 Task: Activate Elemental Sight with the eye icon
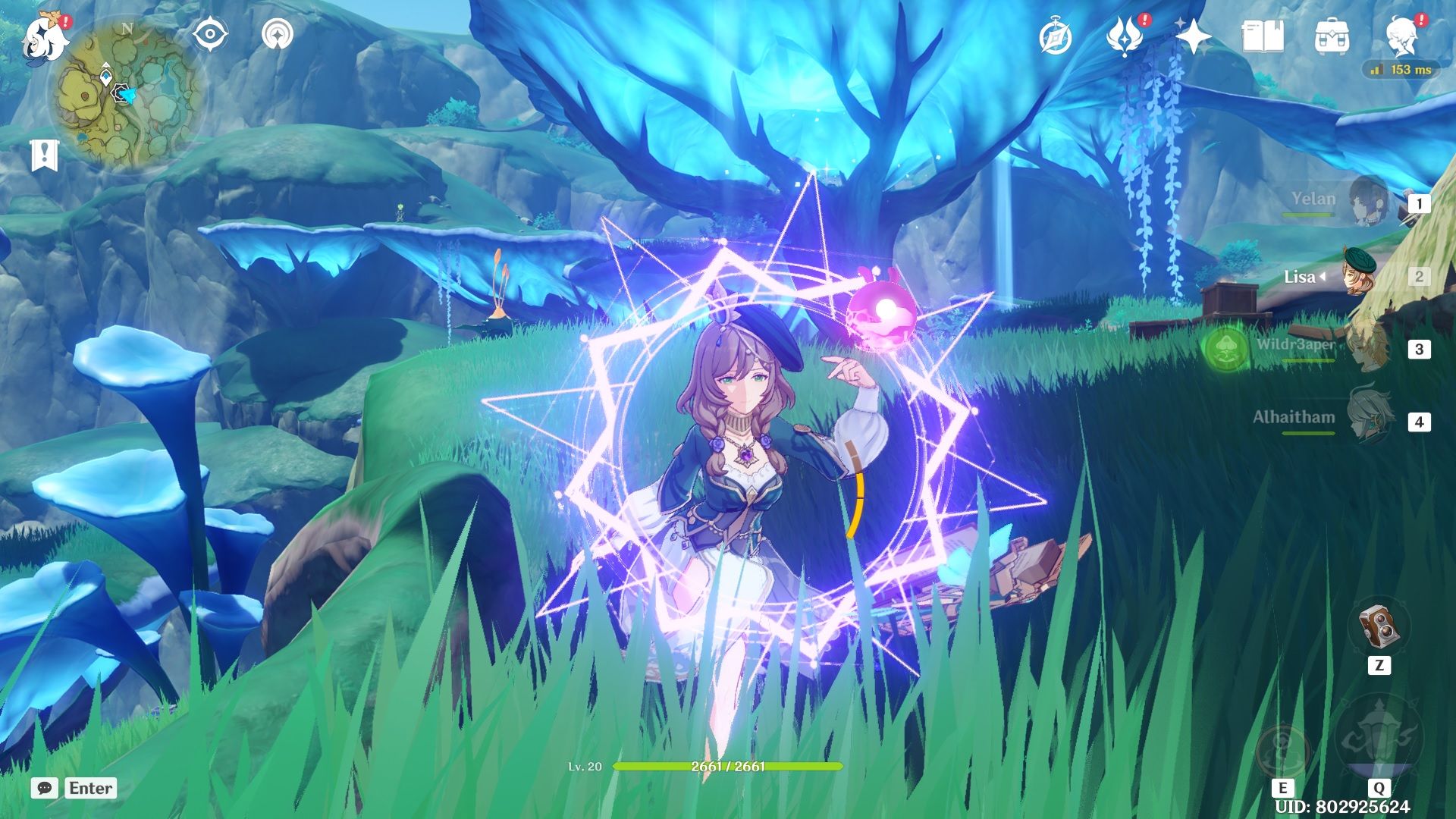[210, 32]
